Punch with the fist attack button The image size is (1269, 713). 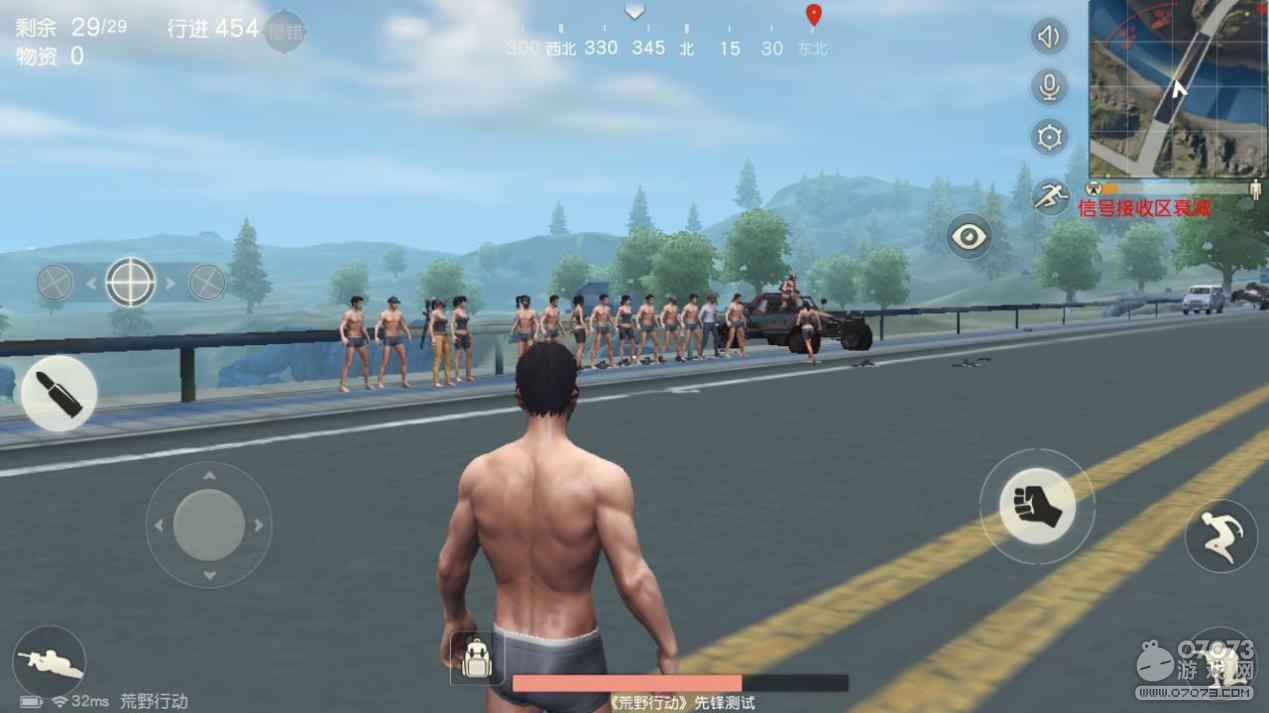click(x=1037, y=506)
